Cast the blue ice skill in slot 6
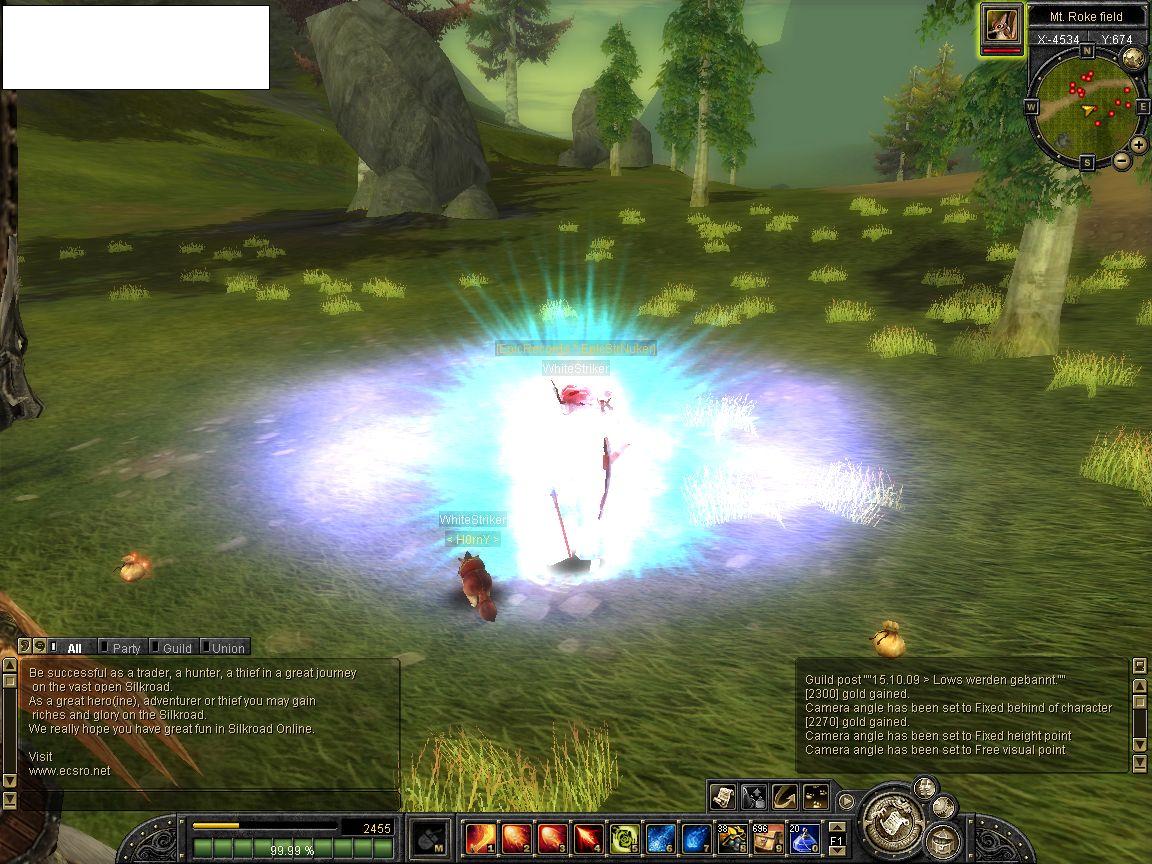 (661, 837)
